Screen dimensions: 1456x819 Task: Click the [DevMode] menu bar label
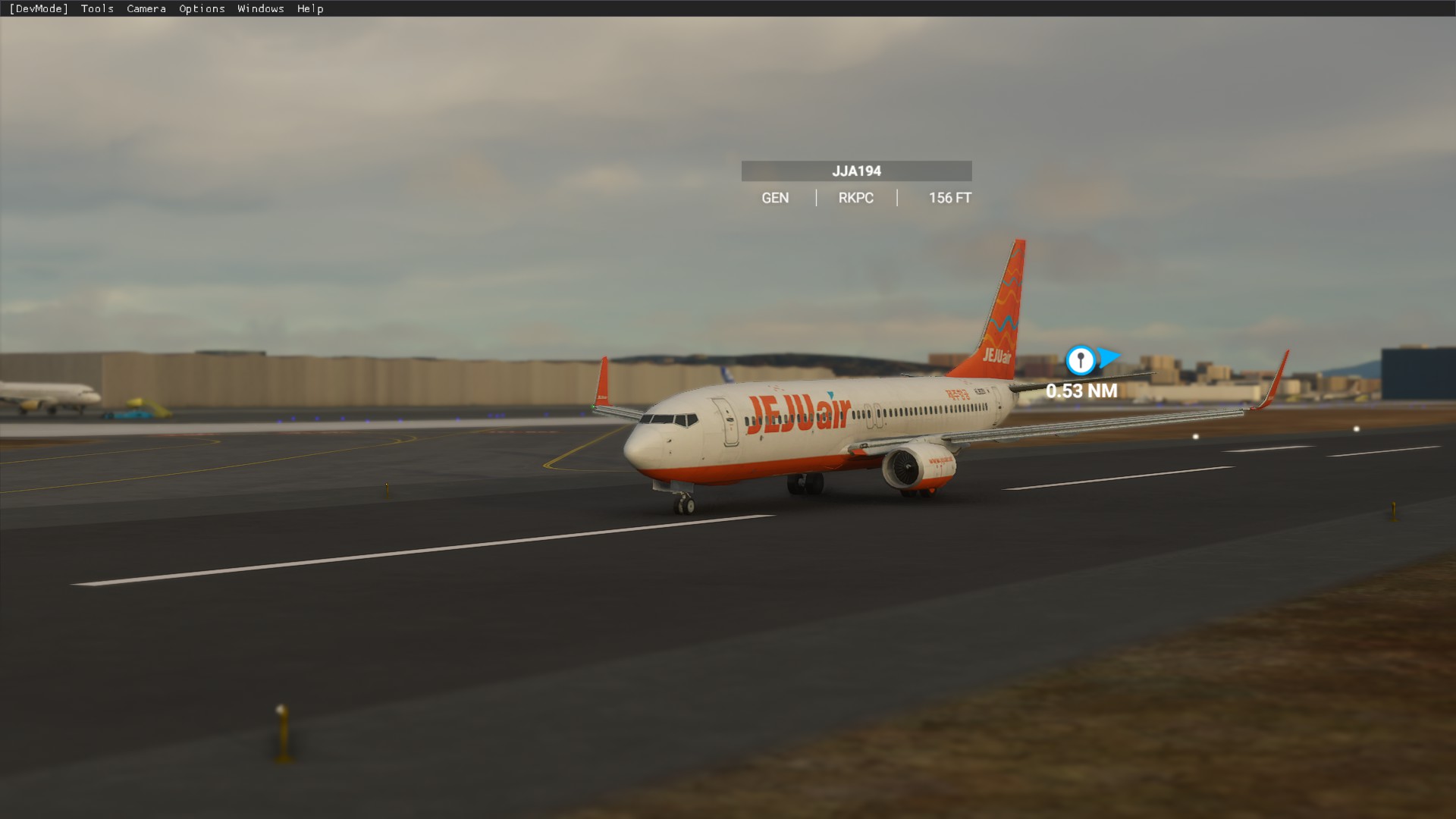coord(39,8)
